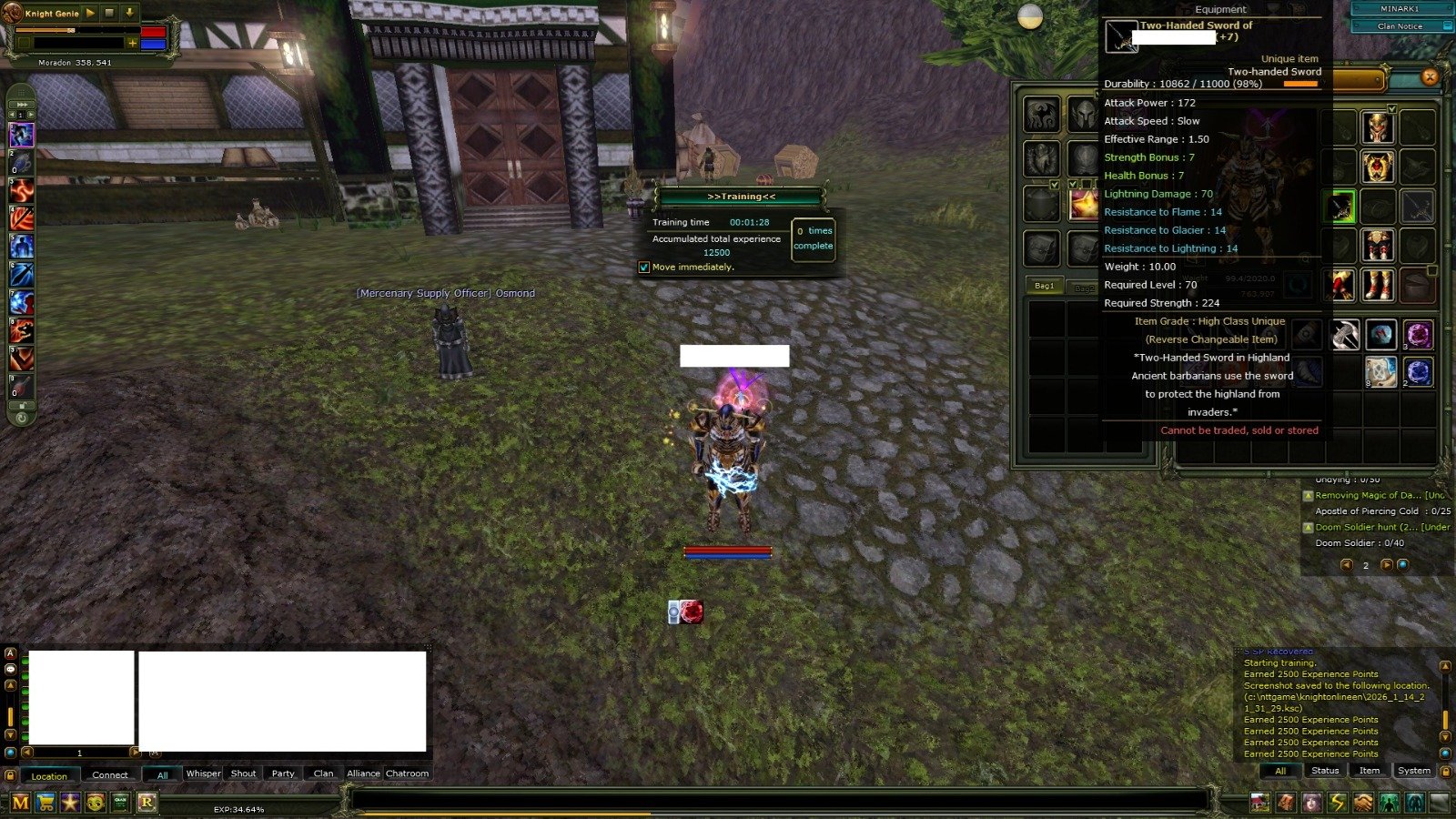Viewport: 1456px width, 819px height.
Task: Collapse the "Doom Soldier hunt" quest entry
Action: pos(1309,527)
